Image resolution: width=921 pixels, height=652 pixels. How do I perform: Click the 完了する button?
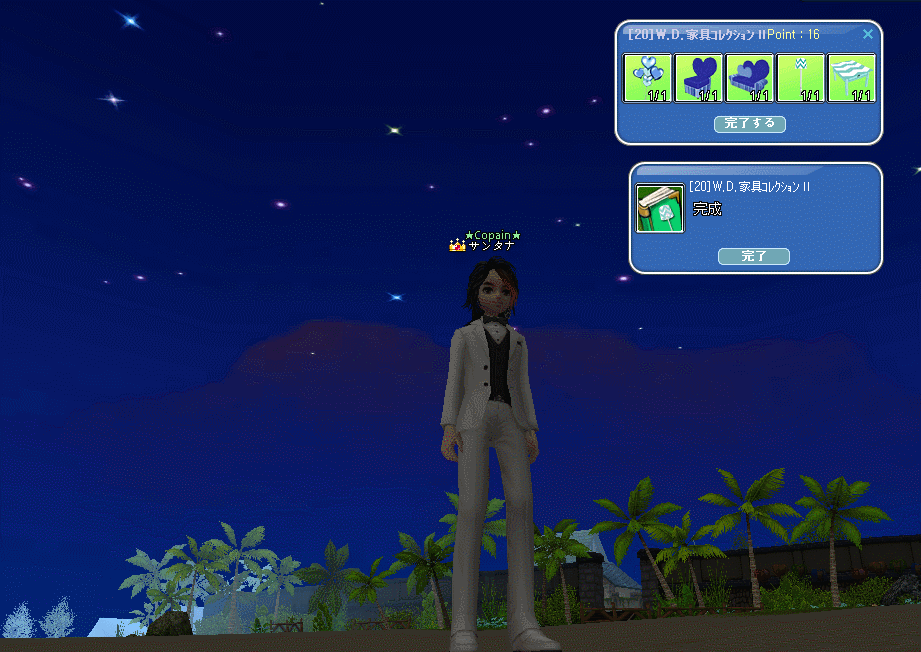coord(749,124)
